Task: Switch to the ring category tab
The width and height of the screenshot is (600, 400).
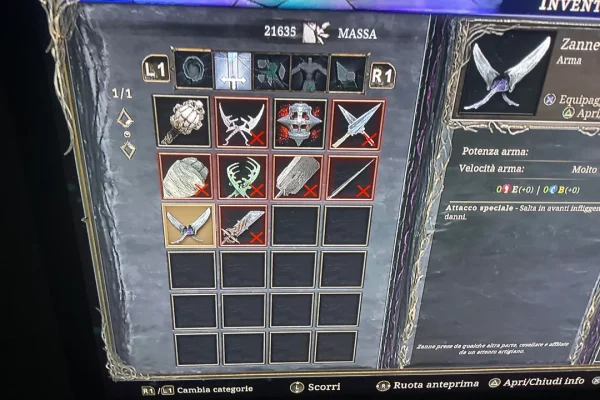Action: pyautogui.click(x=193, y=70)
